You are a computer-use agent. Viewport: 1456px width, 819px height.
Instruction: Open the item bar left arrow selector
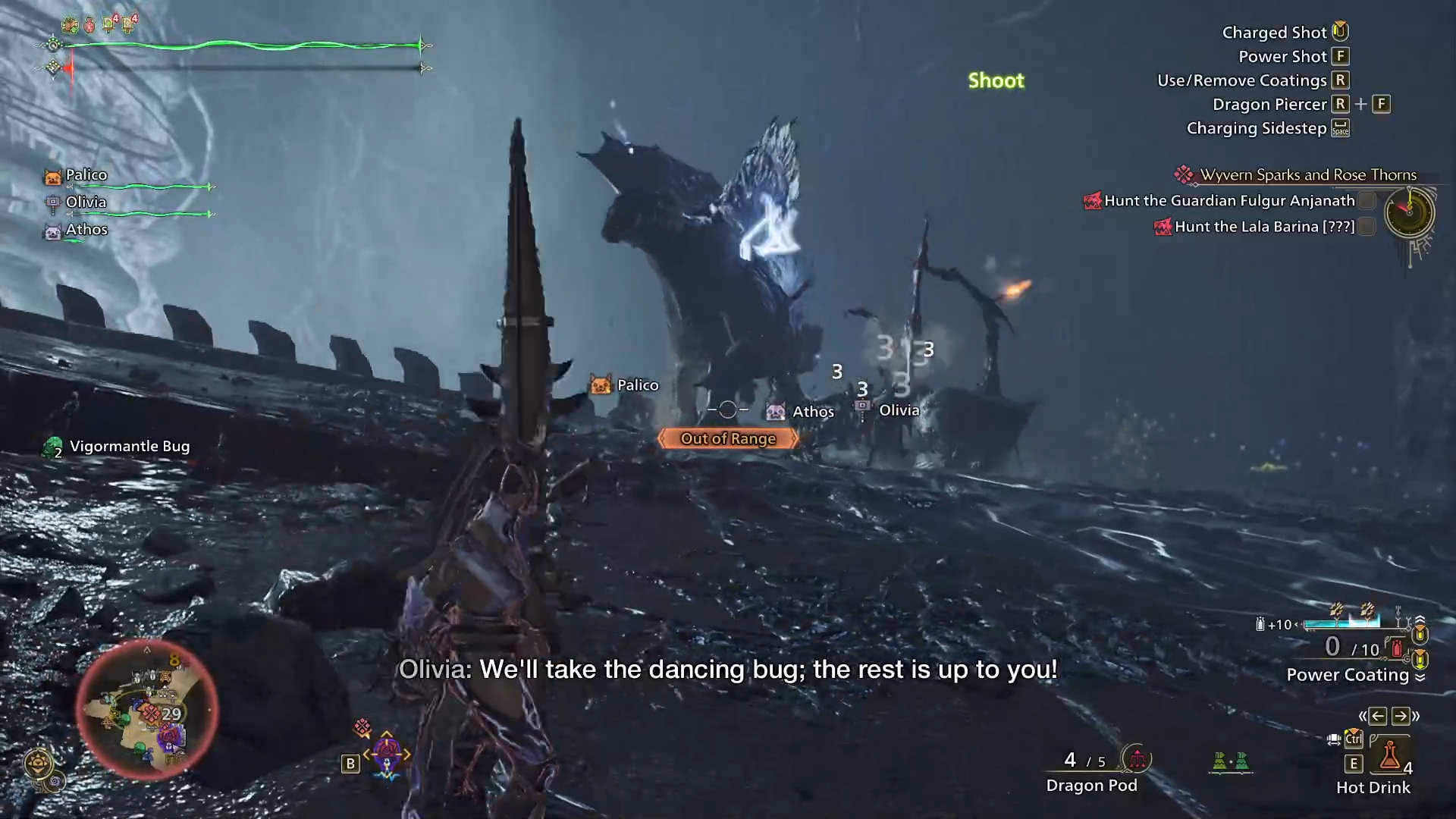(x=1378, y=716)
